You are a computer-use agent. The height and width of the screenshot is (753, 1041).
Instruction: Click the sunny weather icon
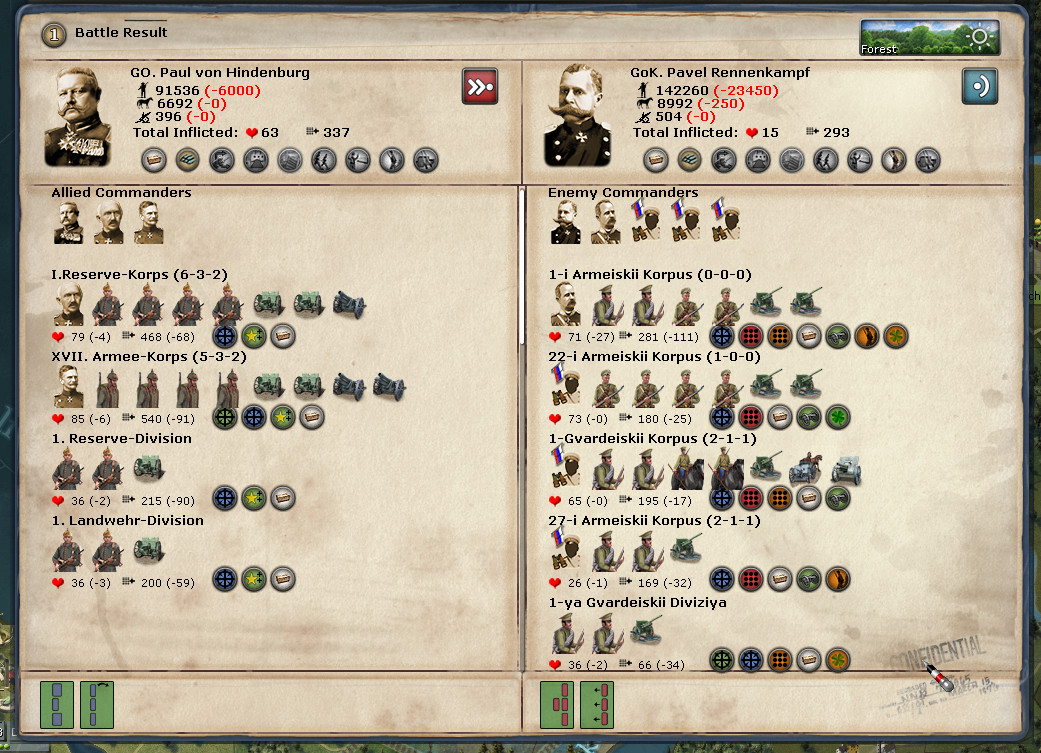coord(978,38)
